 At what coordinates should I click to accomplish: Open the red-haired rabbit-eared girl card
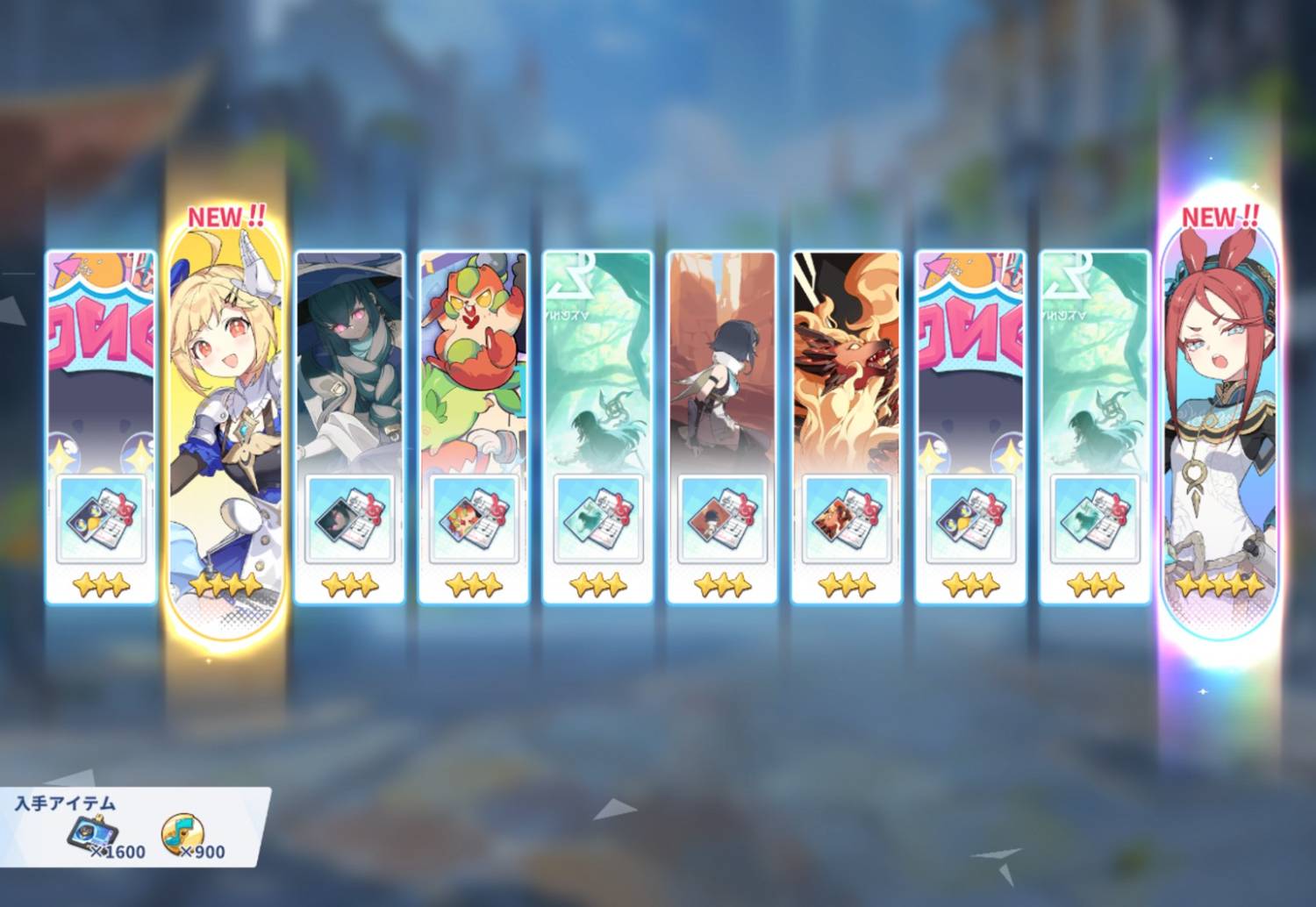point(1219,395)
